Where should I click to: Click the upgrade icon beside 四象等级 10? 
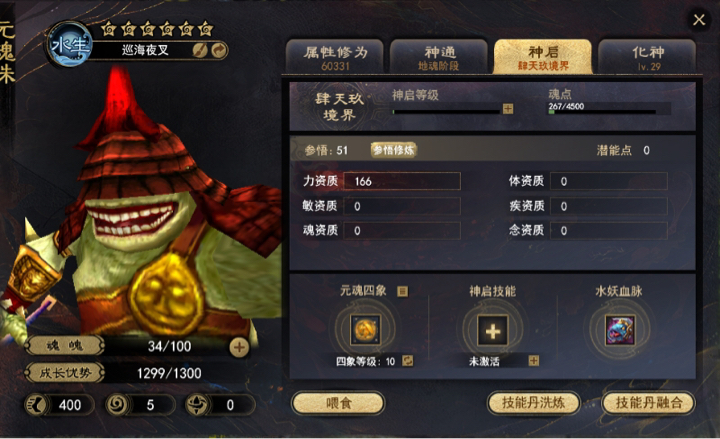point(408,361)
